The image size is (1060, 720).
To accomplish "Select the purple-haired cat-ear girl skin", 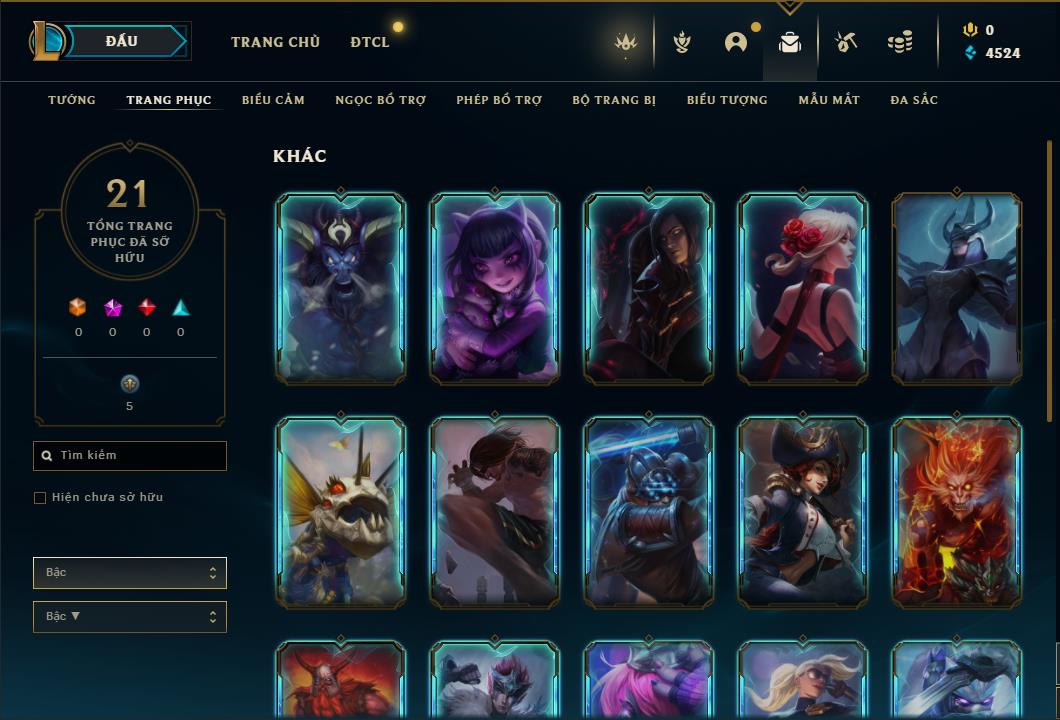I will [494, 288].
